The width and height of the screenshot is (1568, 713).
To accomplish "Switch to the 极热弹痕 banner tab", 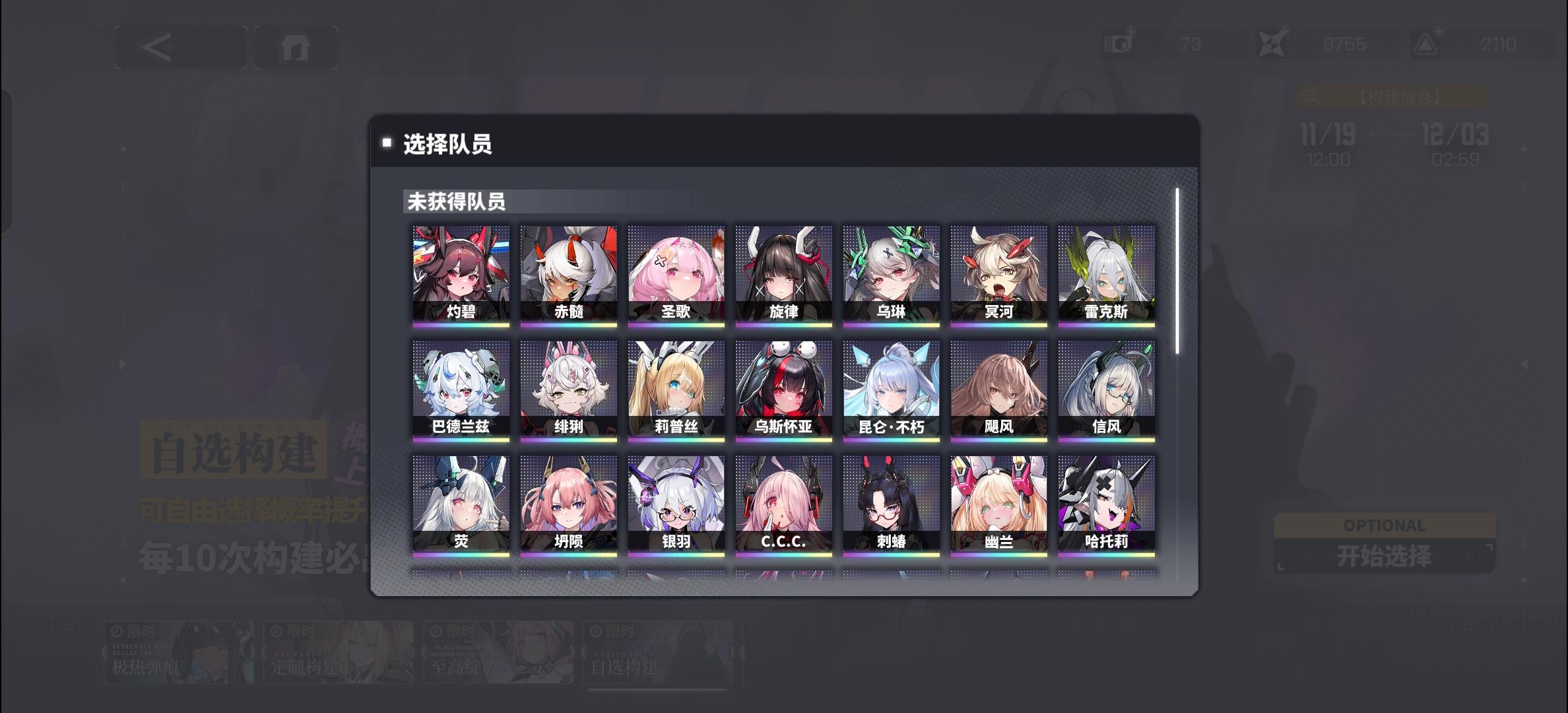I will 180,650.
